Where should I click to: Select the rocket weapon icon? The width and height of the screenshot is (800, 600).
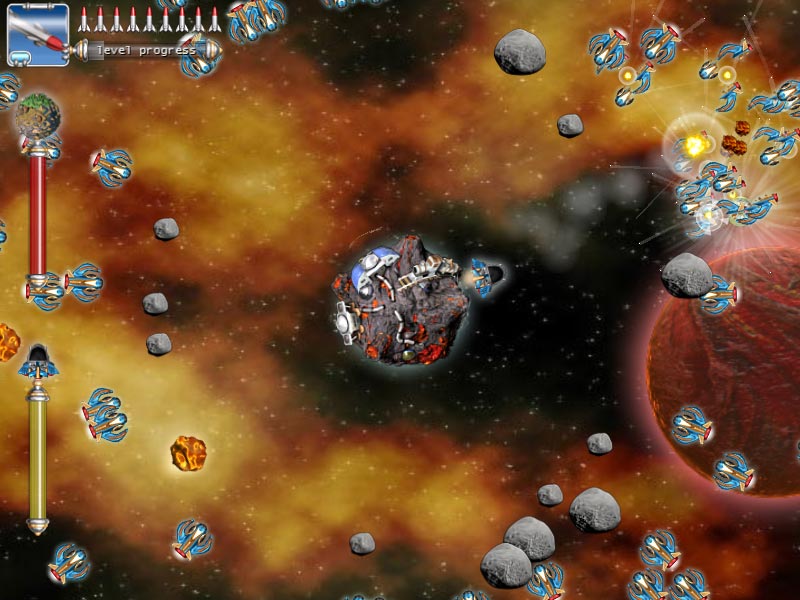click(x=38, y=34)
